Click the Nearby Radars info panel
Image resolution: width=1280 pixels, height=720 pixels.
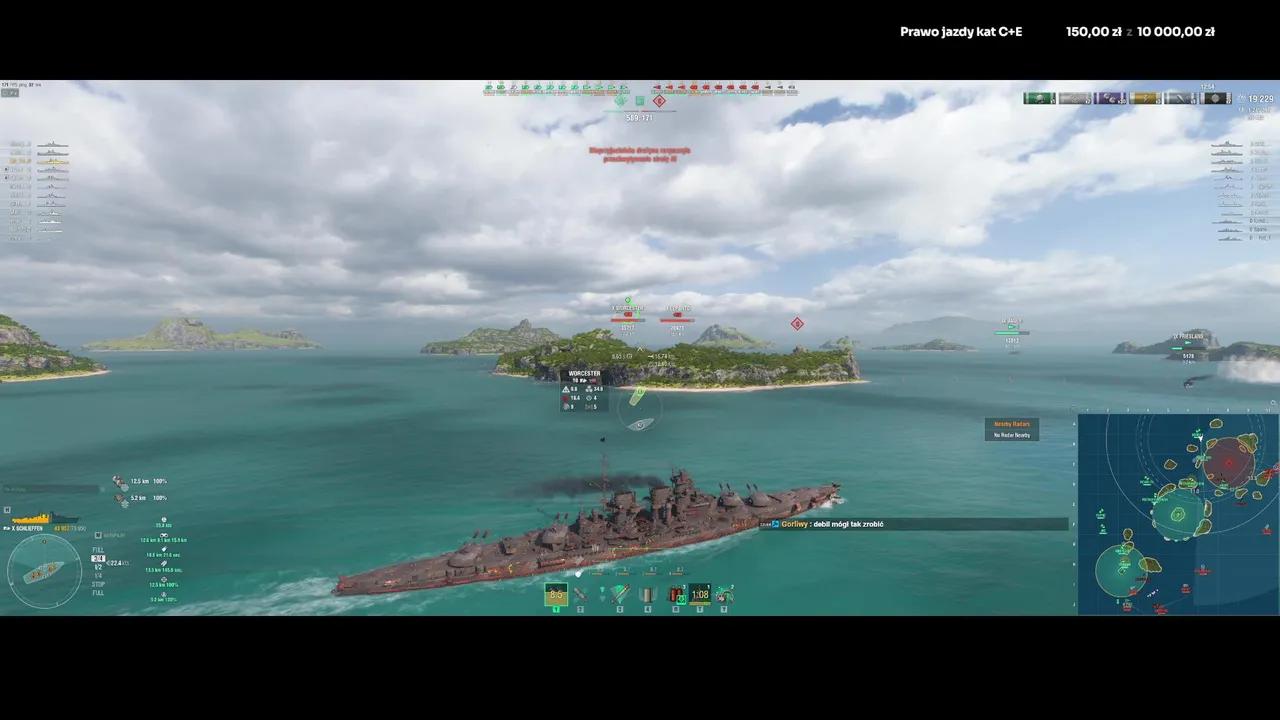click(1012, 429)
